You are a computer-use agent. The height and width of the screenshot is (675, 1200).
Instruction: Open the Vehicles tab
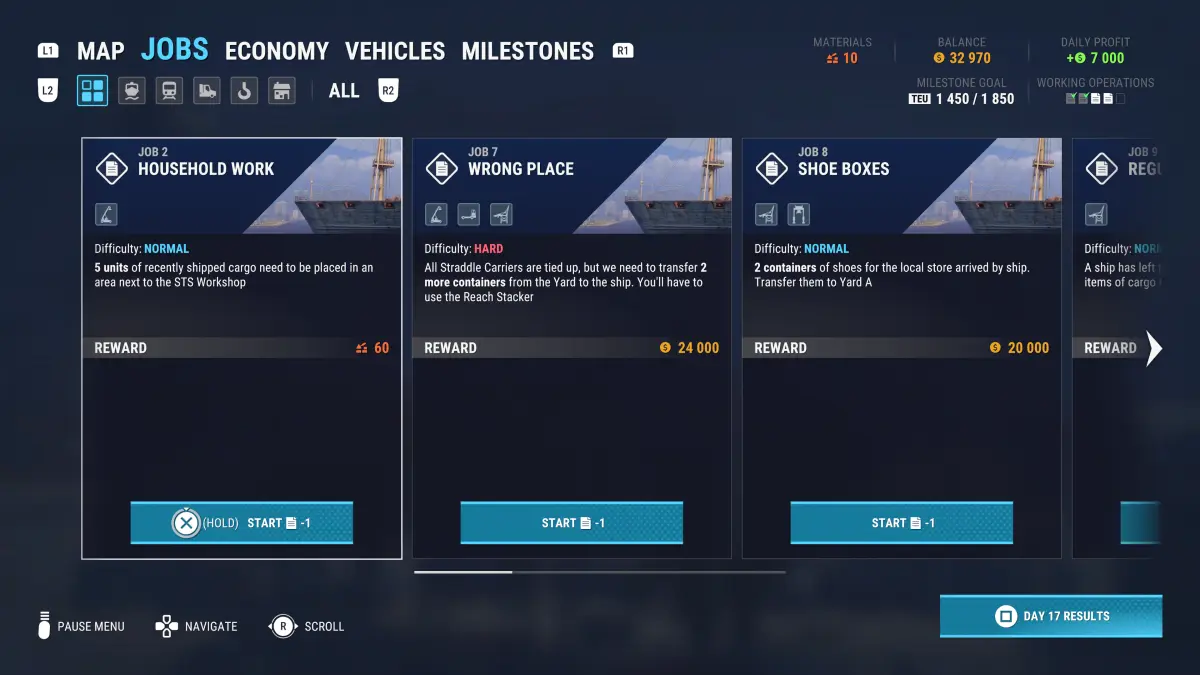(395, 51)
